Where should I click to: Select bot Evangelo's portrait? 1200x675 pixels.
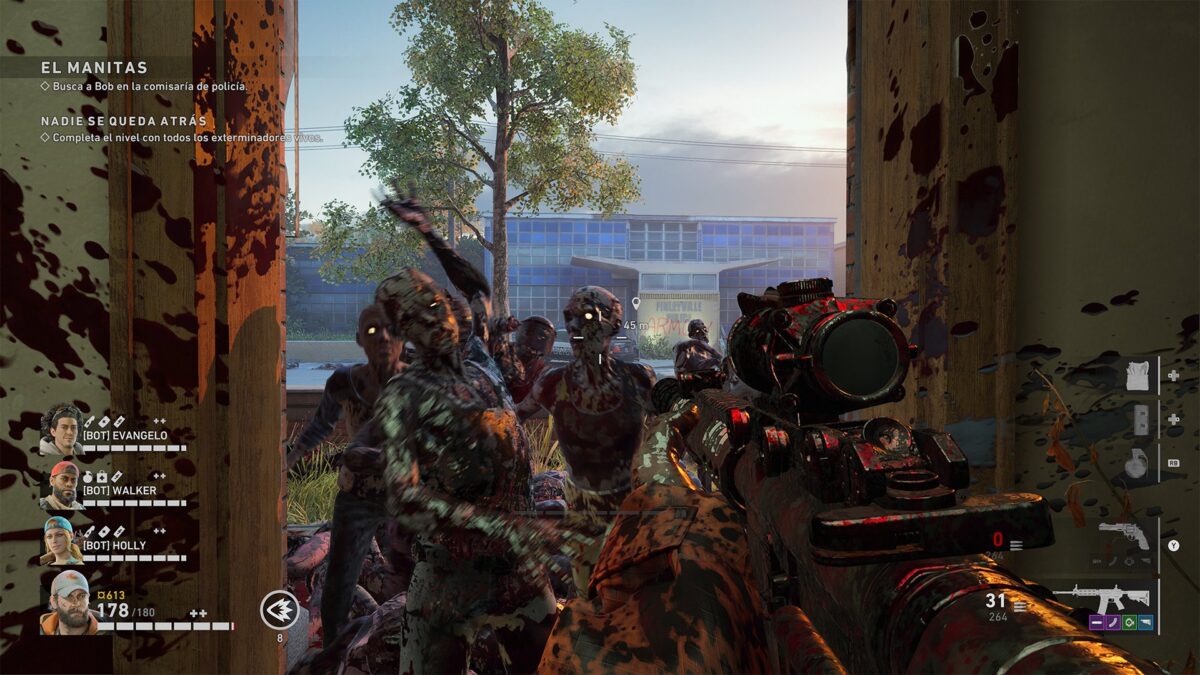pos(62,429)
